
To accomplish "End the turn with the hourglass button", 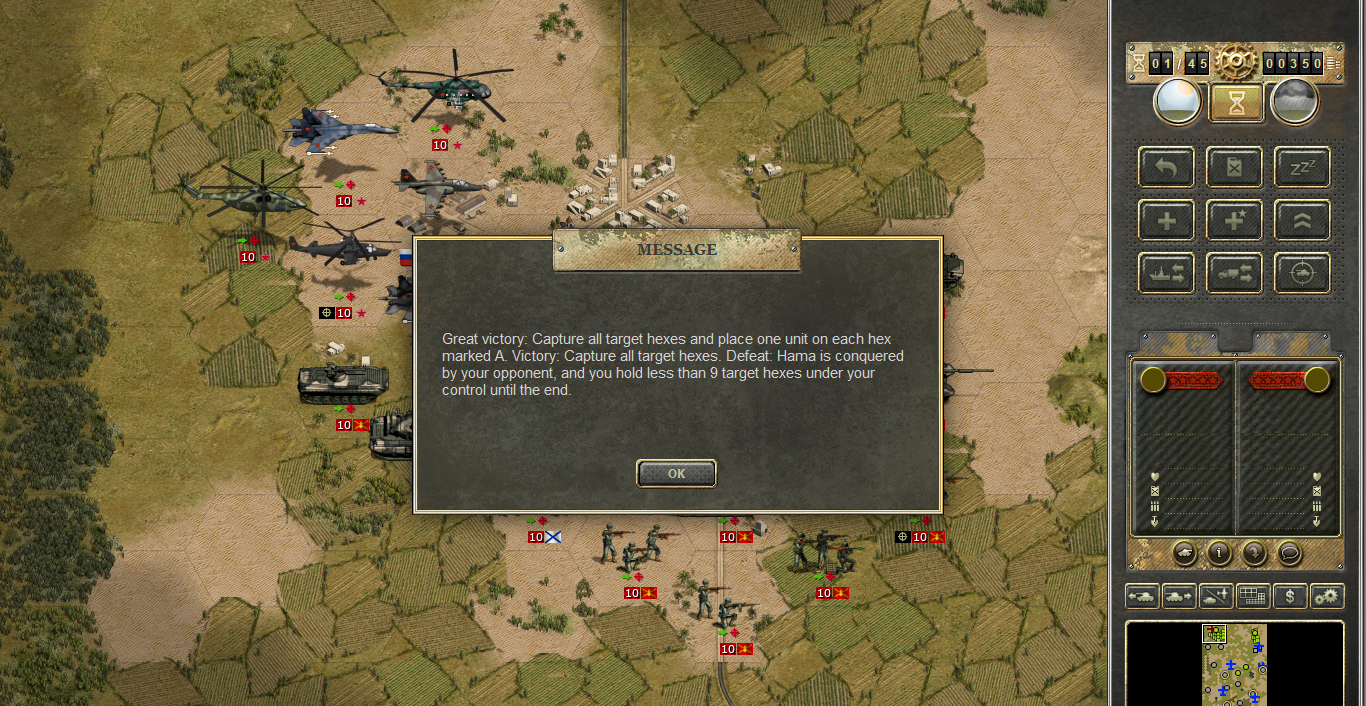I will [x=1236, y=102].
